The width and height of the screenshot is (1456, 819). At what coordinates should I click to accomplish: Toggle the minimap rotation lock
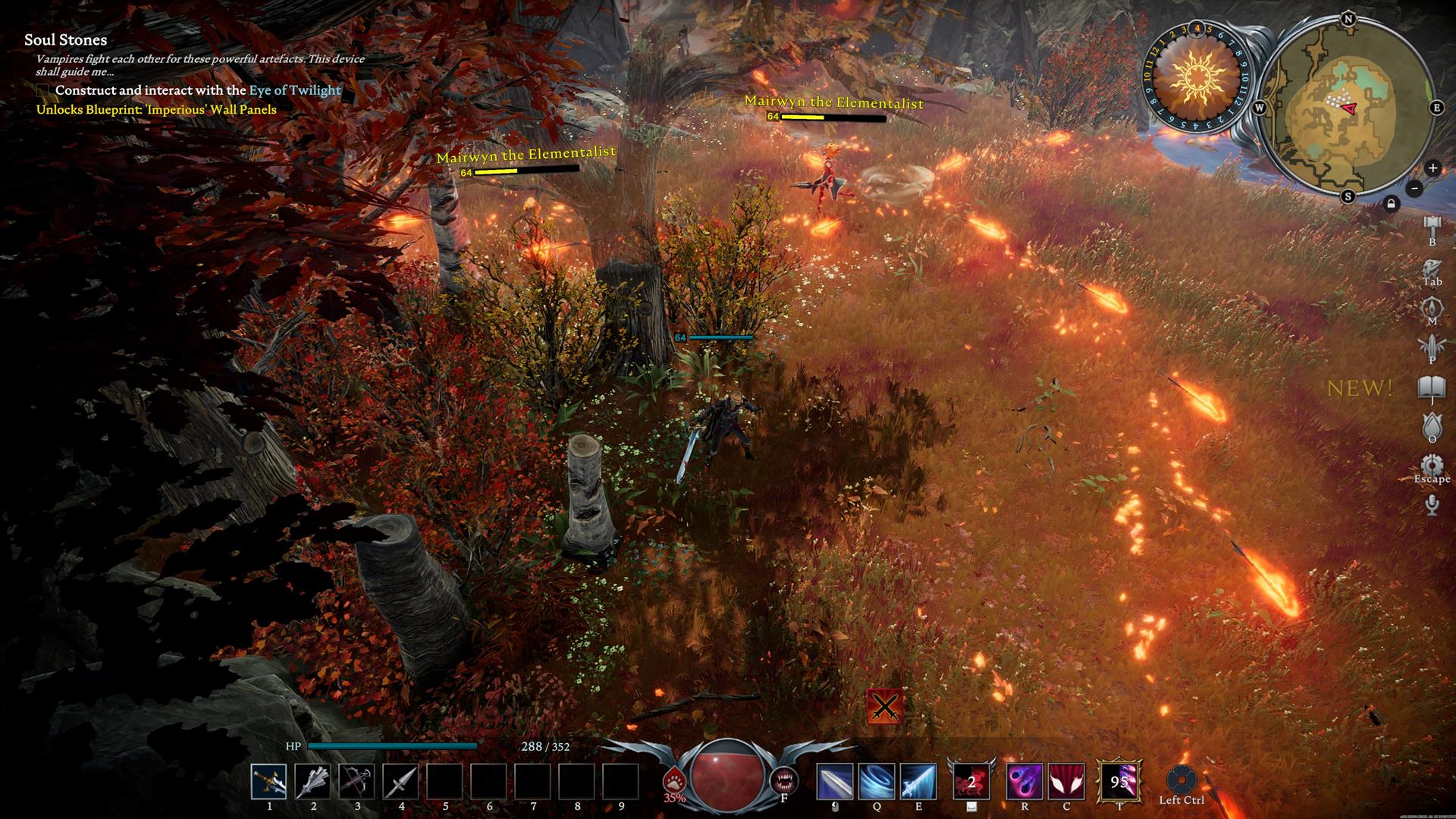[1391, 203]
